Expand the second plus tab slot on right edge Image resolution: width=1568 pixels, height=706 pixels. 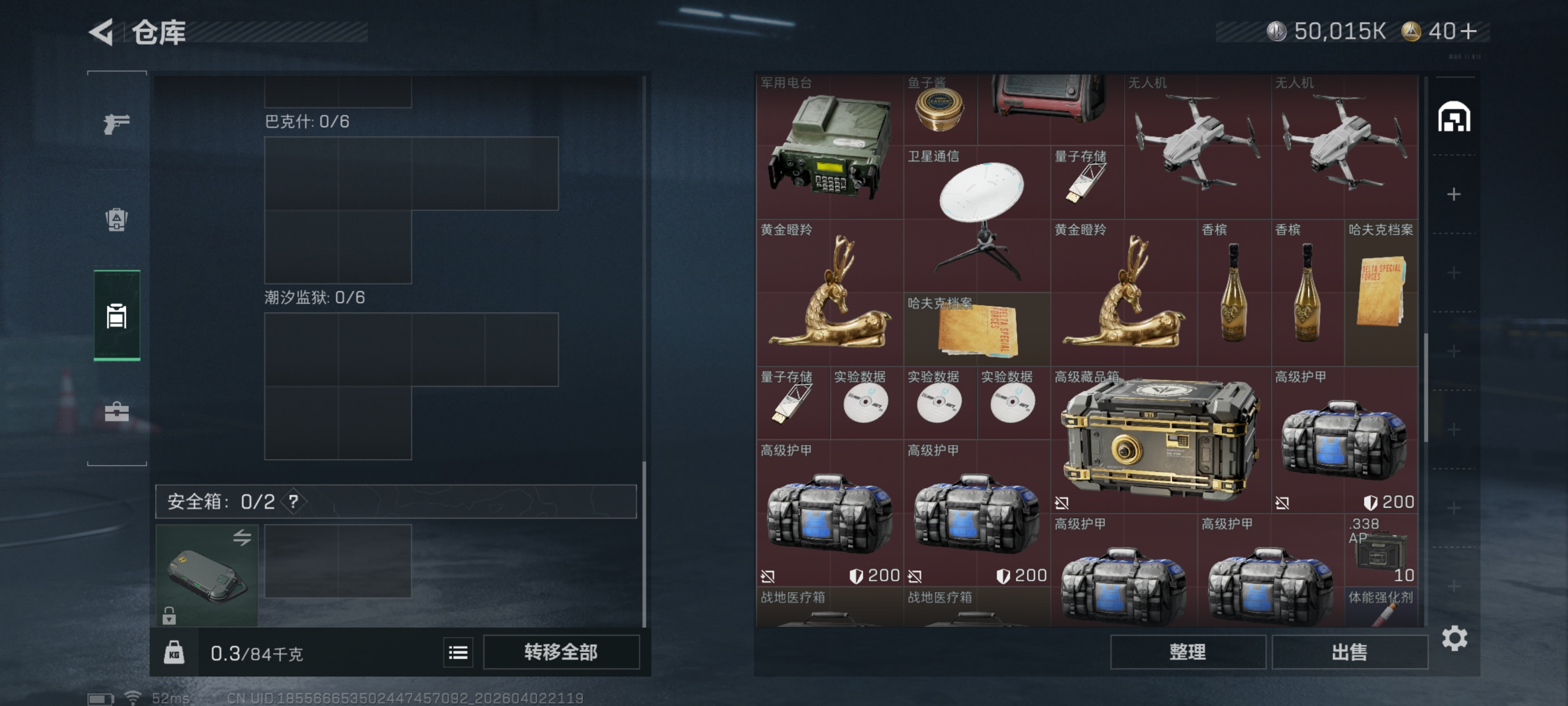coord(1455,272)
